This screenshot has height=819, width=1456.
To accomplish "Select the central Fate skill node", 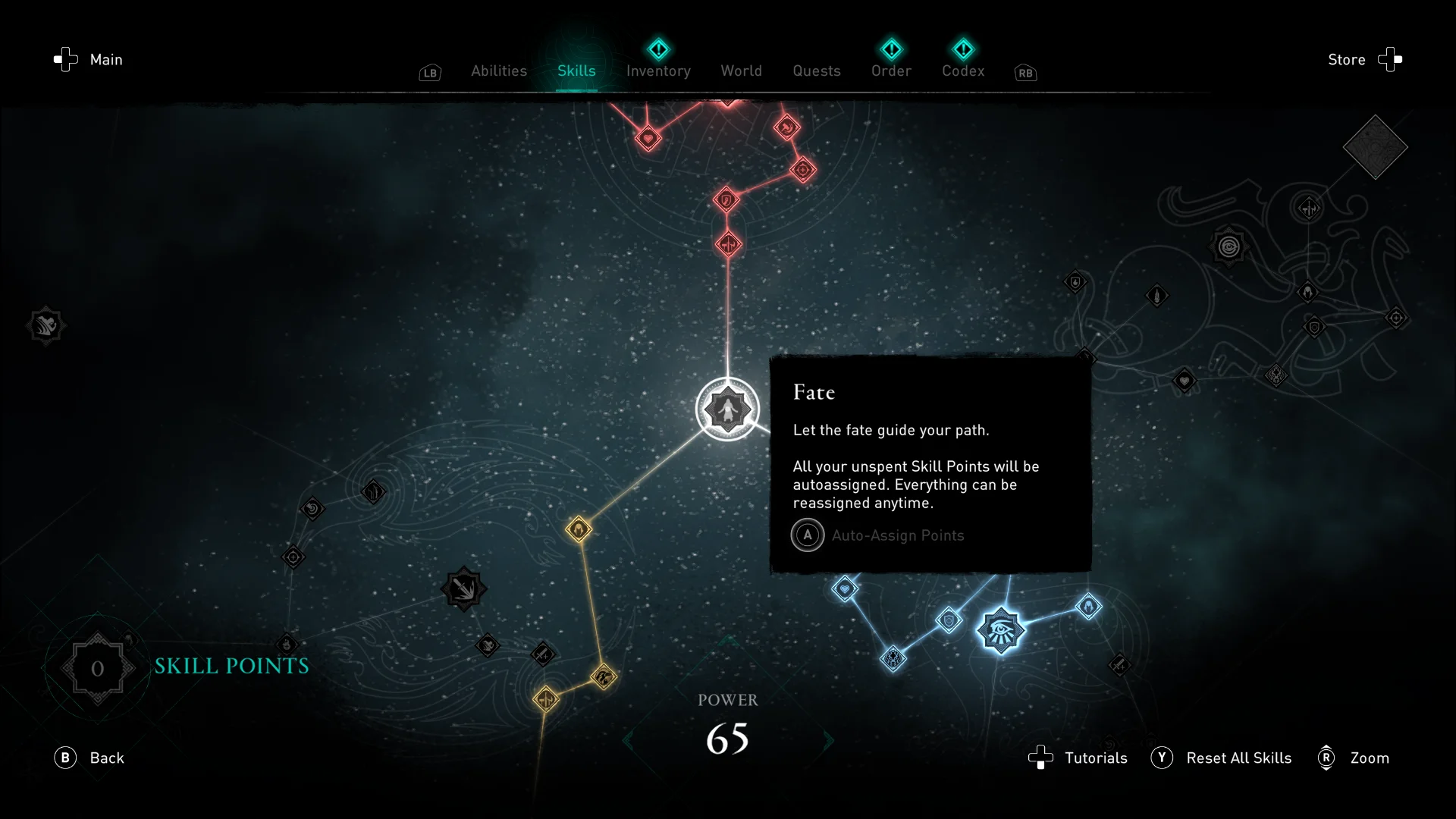I will [727, 409].
